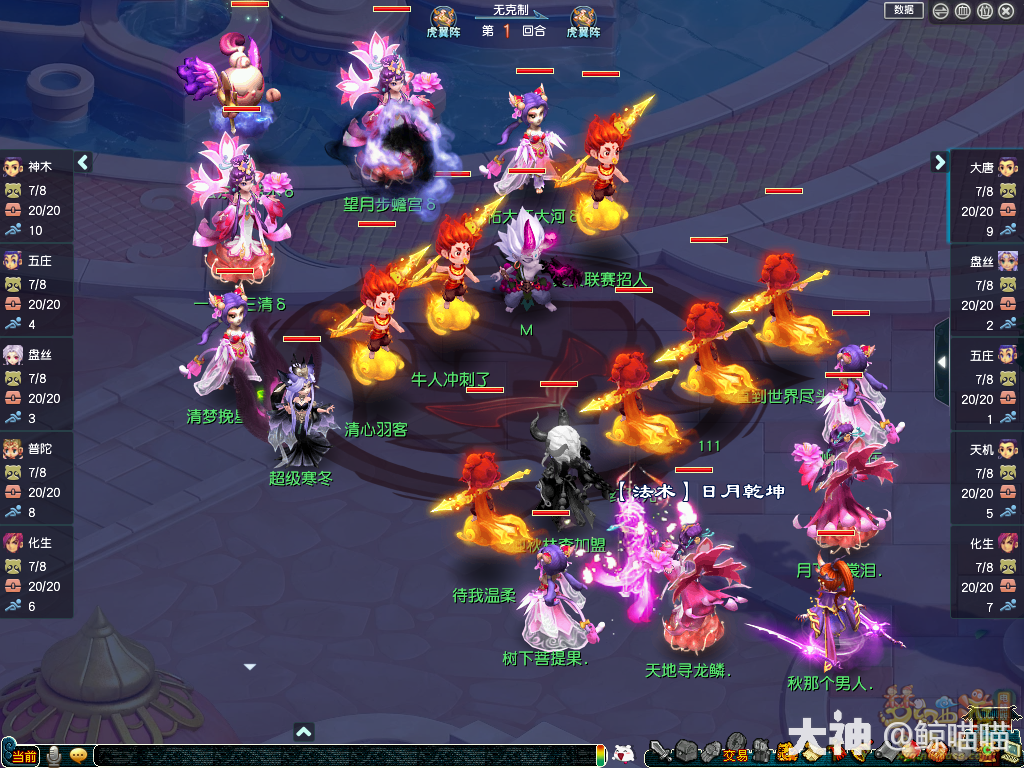Activate the microphone voice input
Screen dimensions: 1024x768
(54, 756)
